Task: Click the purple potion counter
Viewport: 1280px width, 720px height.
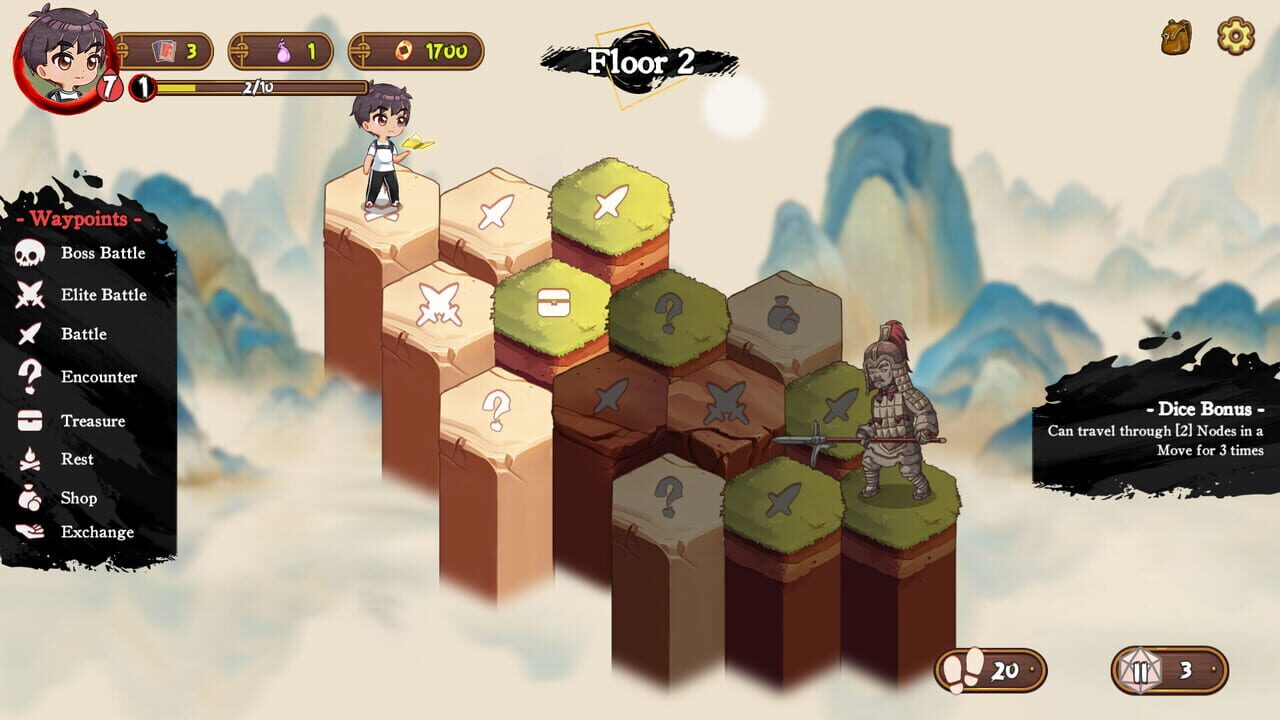Action: pyautogui.click(x=284, y=51)
